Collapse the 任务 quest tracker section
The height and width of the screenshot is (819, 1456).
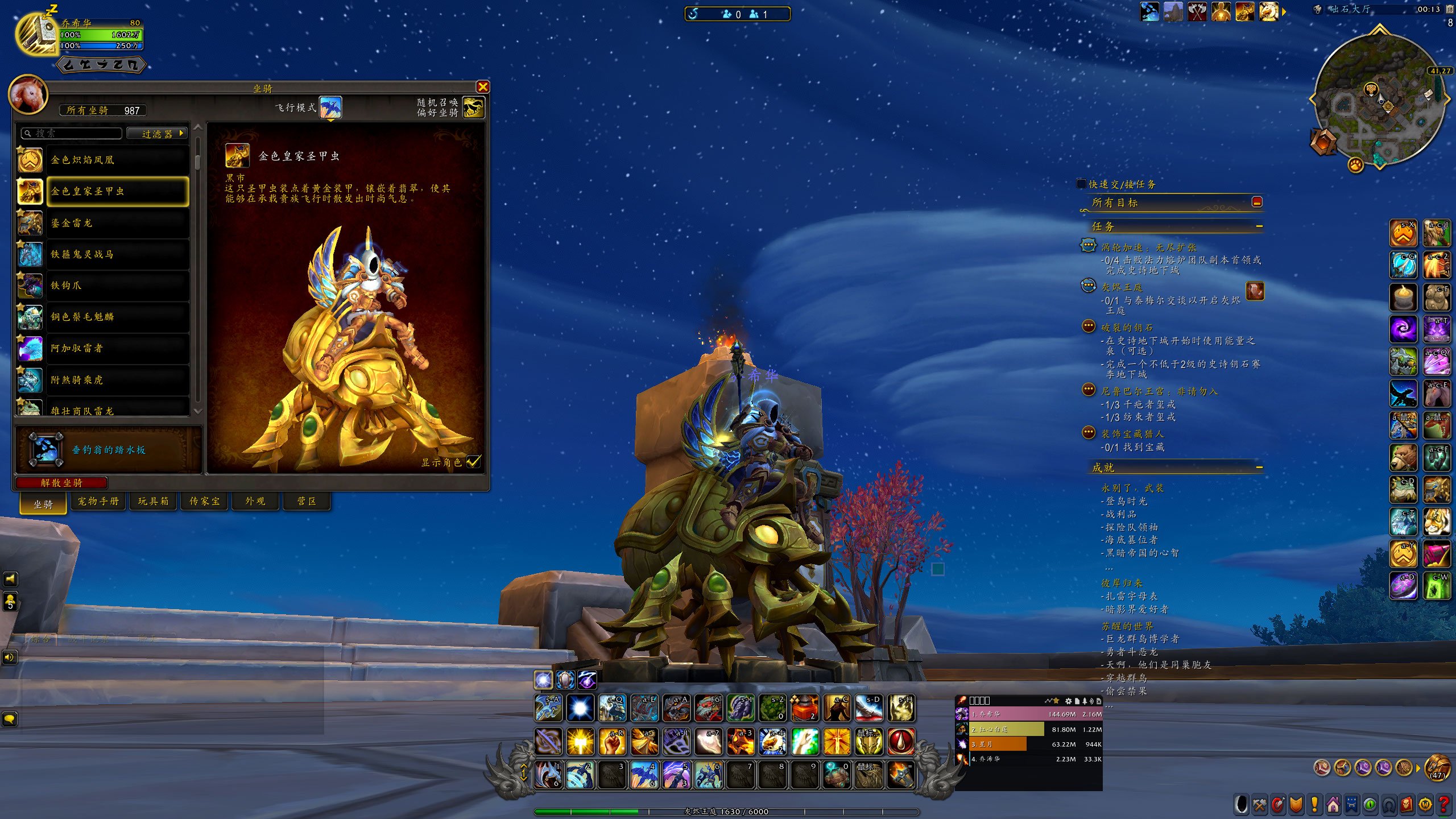point(1259,226)
